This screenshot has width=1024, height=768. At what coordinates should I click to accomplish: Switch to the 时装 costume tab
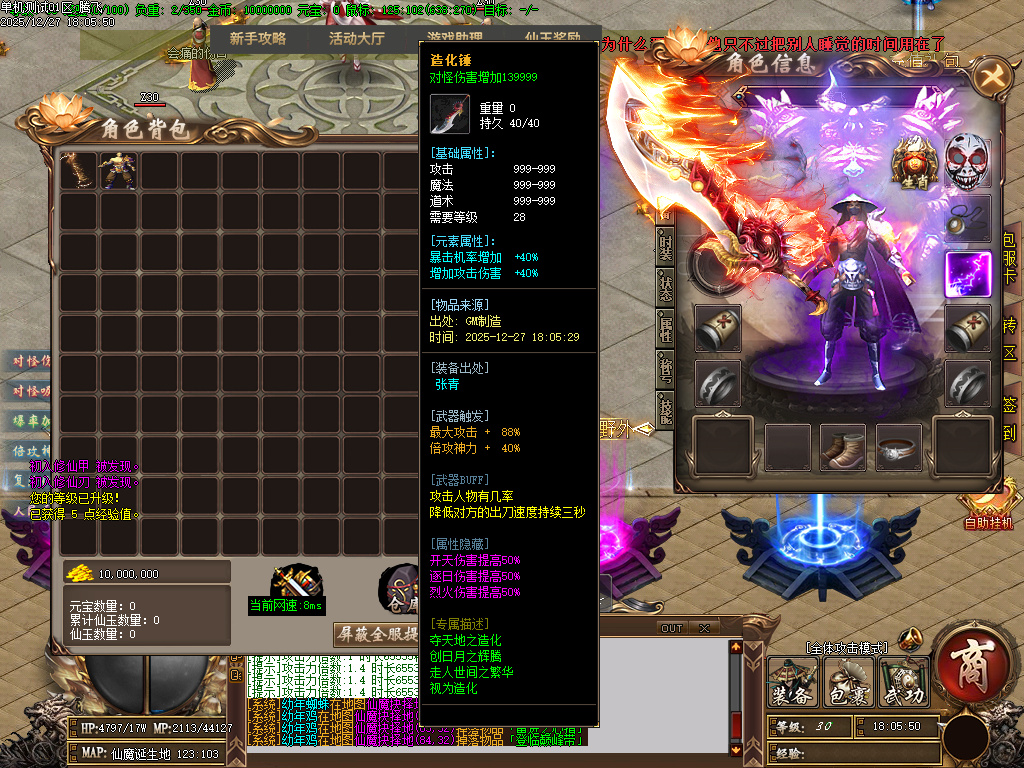click(x=665, y=248)
